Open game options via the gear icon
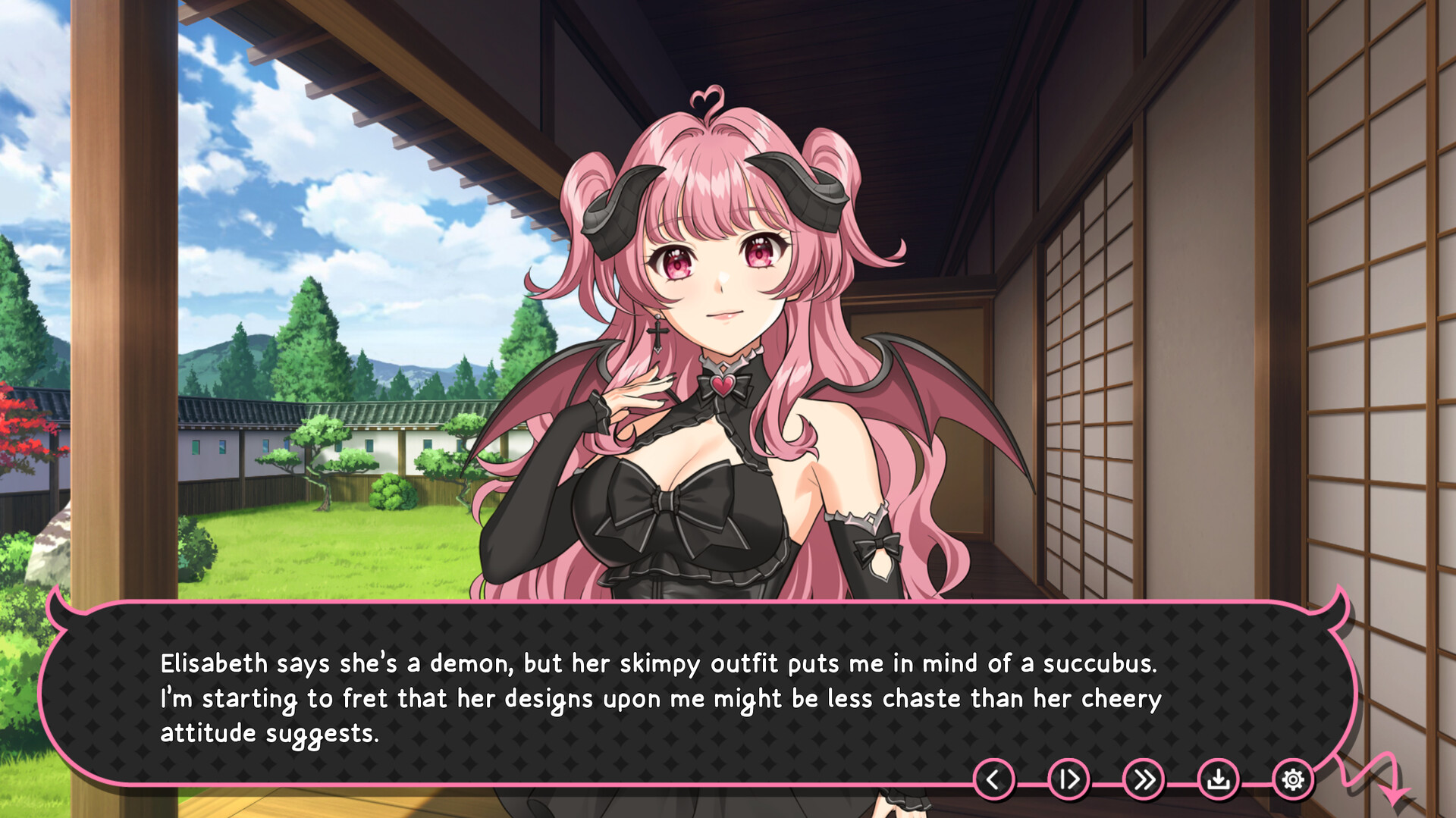Image resolution: width=1456 pixels, height=818 pixels. point(1294,779)
